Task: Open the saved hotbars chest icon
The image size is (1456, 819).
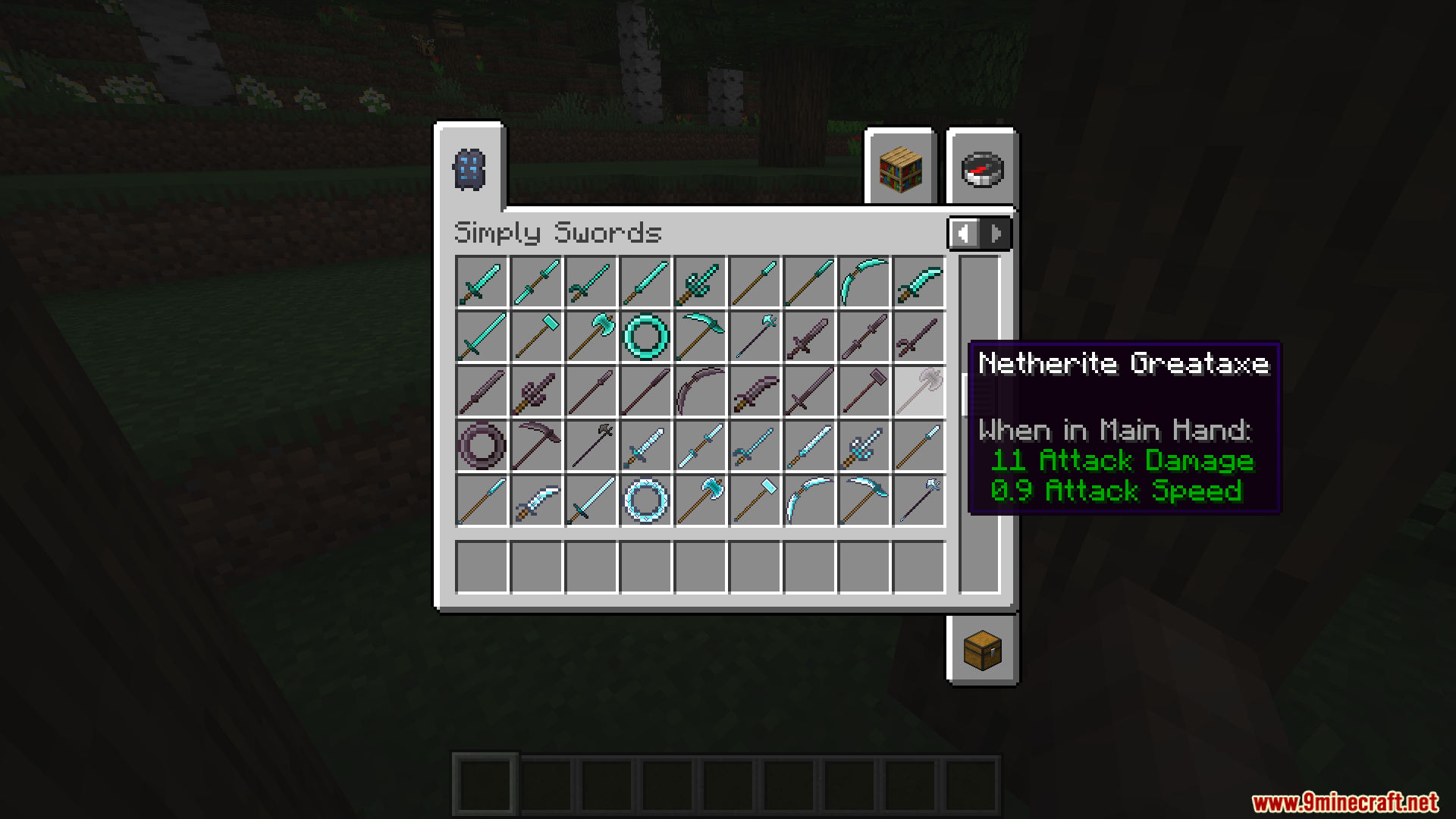Action: [981, 651]
